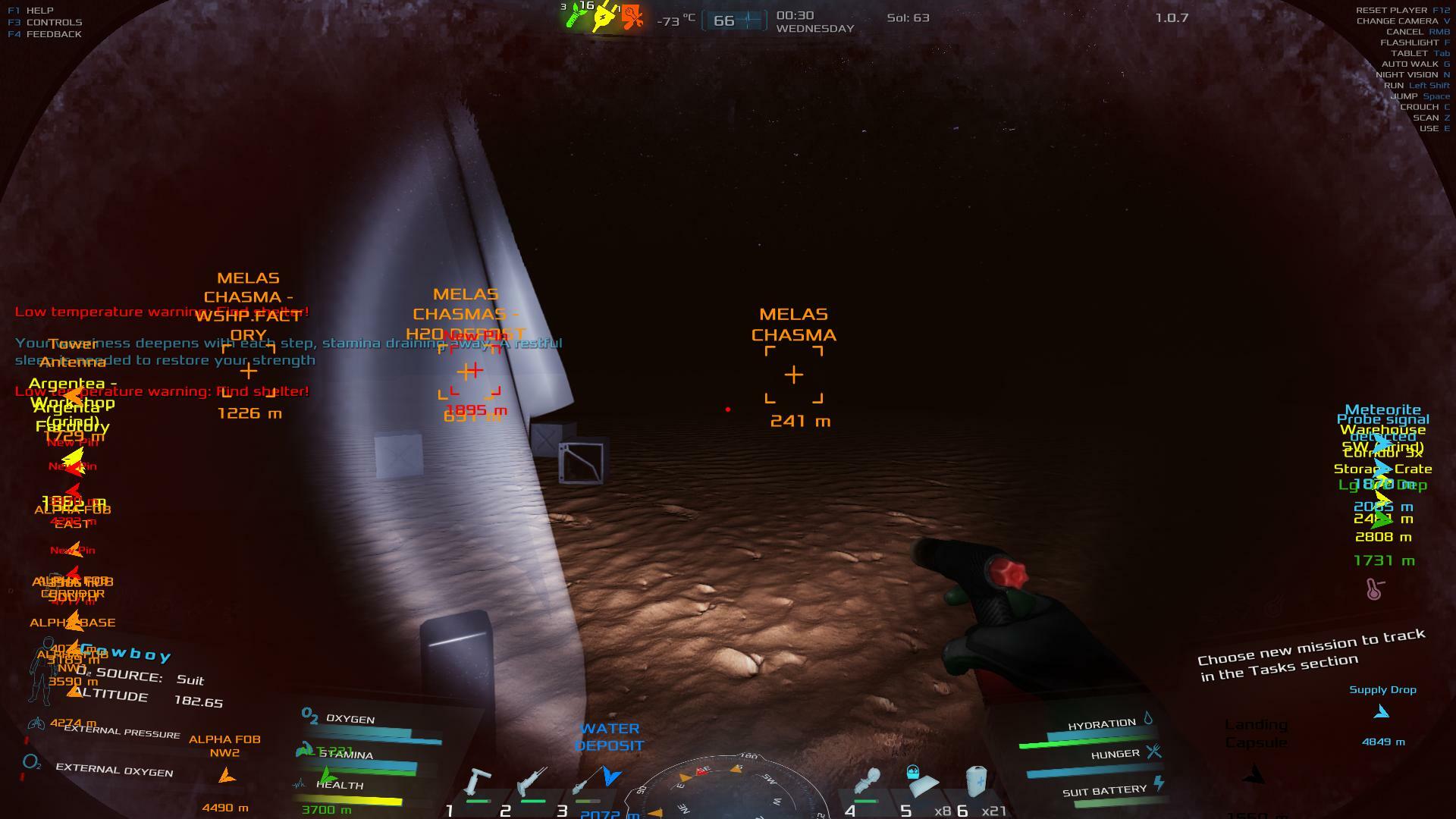Click the pink thermometer warning icon

[1375, 588]
